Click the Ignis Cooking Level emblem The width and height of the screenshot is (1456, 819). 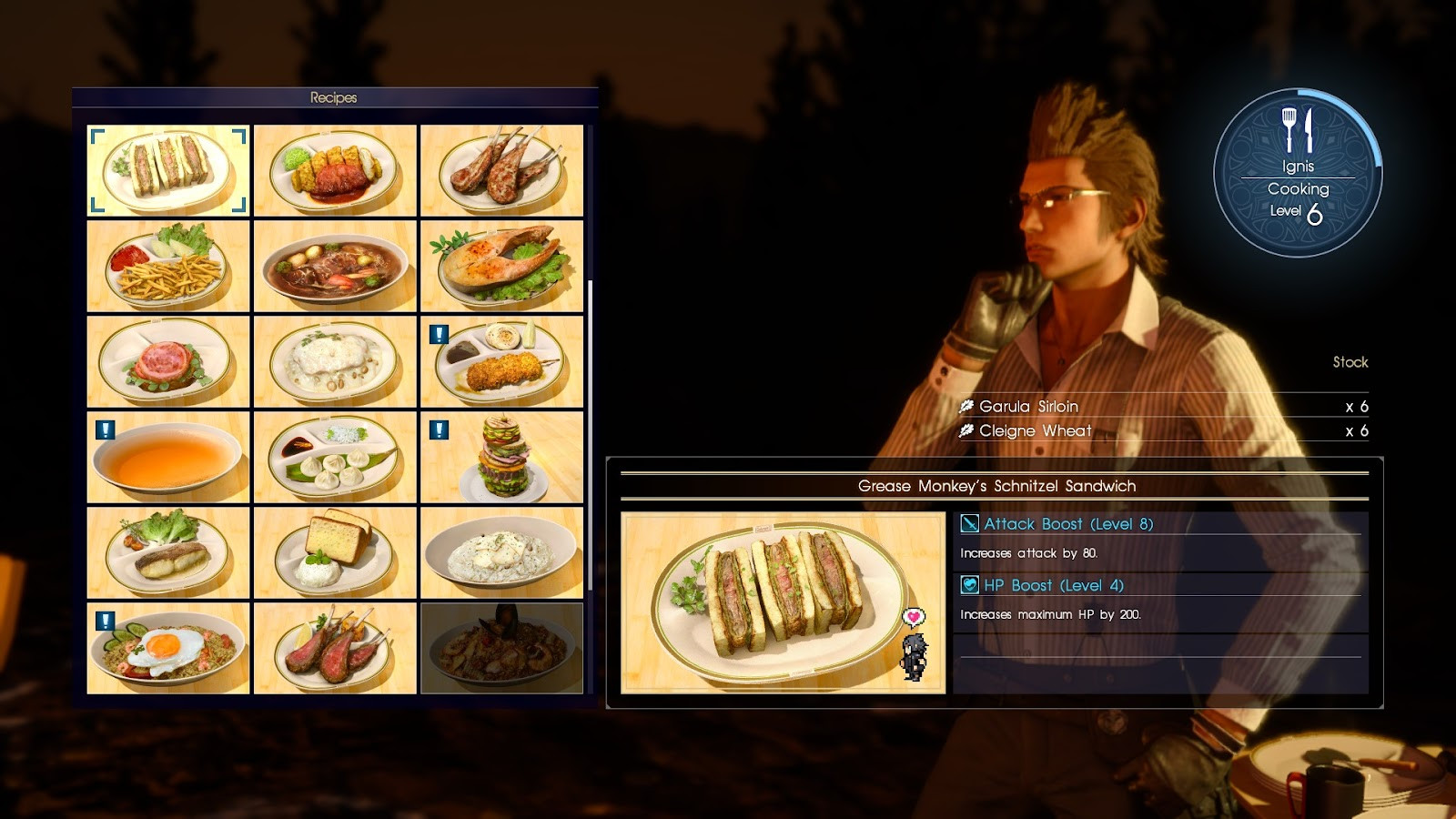tap(1298, 173)
